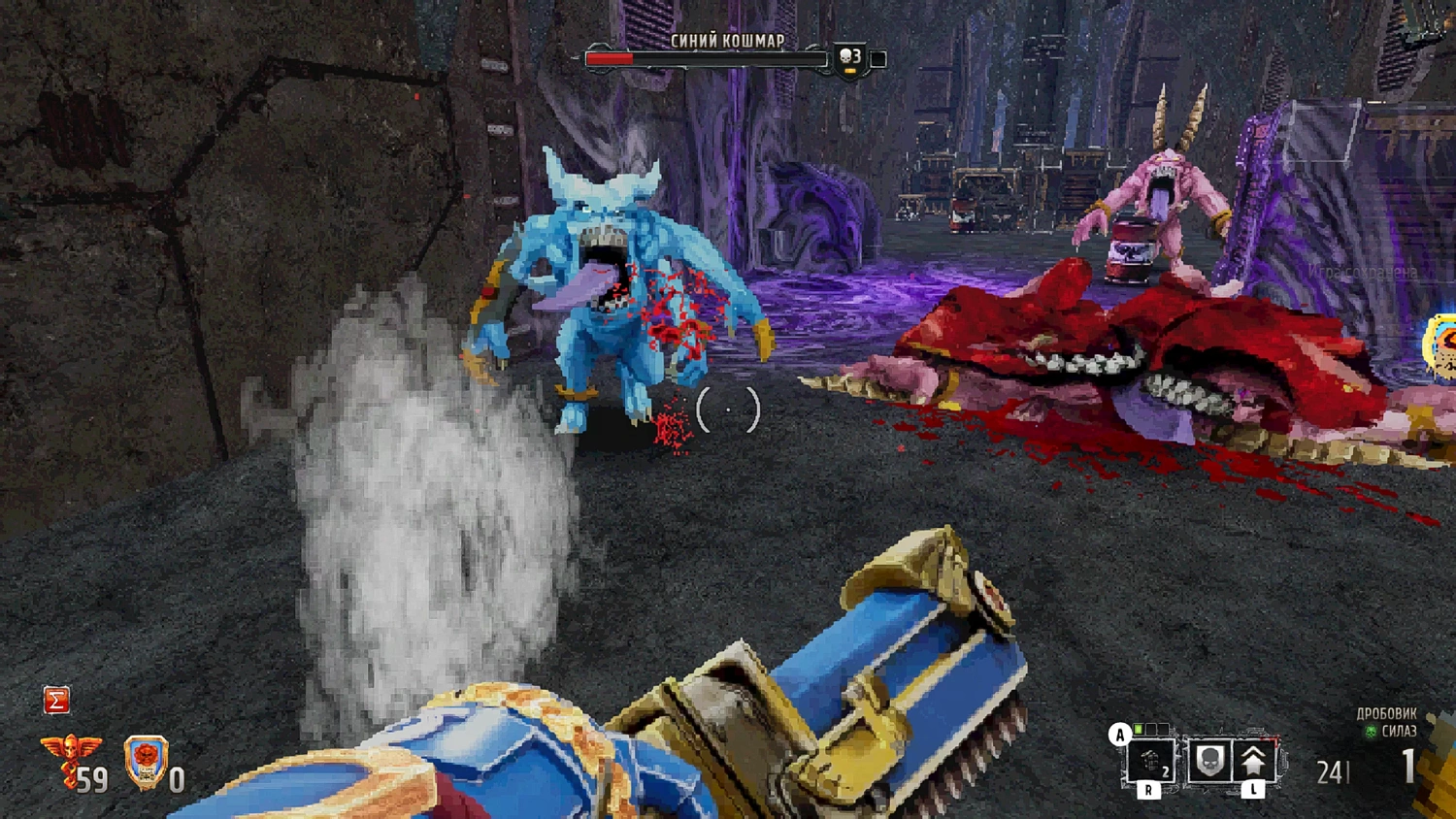
Task: Click the red Sigma rune icon
Action: pos(56,700)
